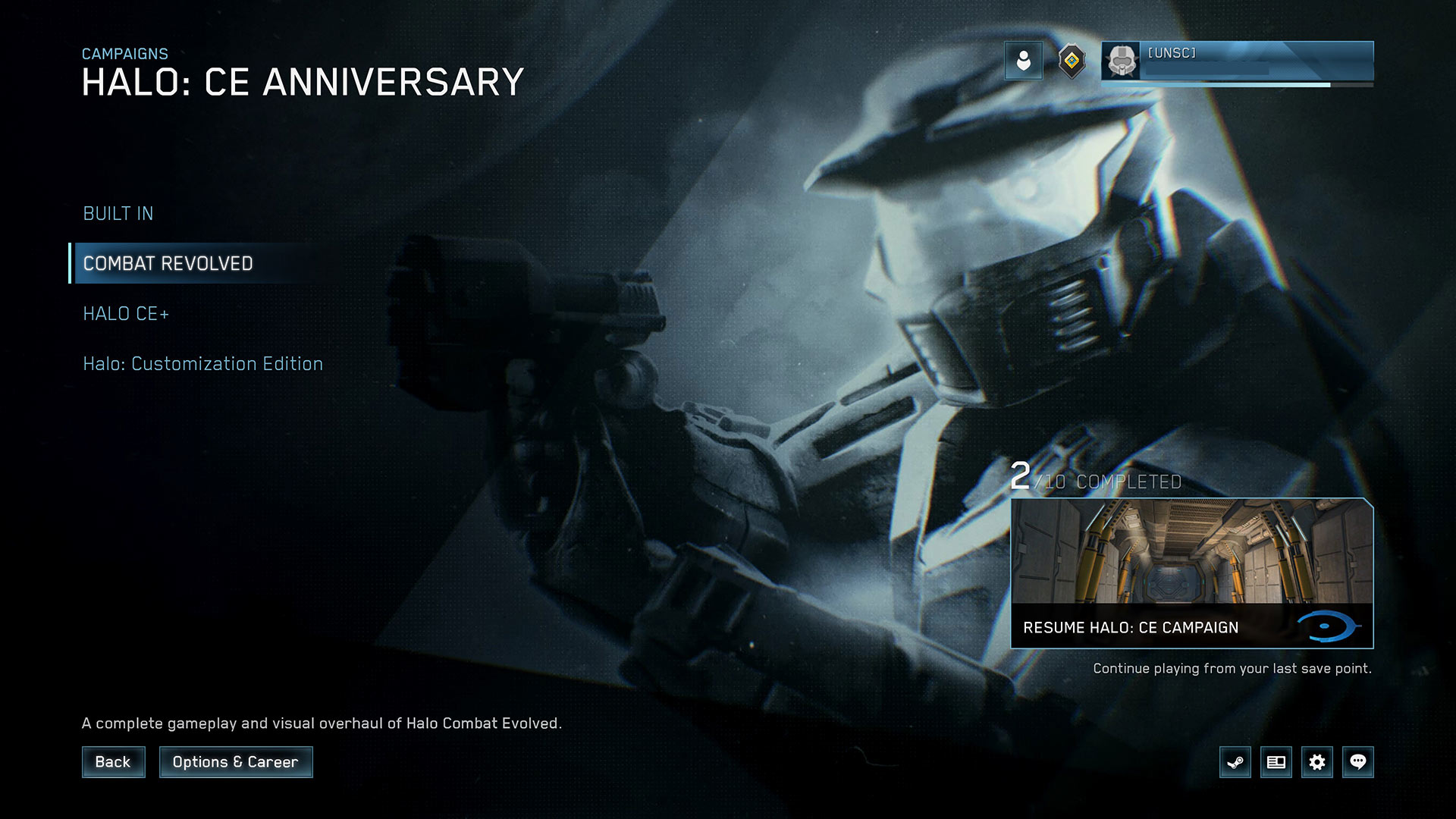Open the chat speech bubble icon
Image resolution: width=1456 pixels, height=819 pixels.
pos(1358,762)
